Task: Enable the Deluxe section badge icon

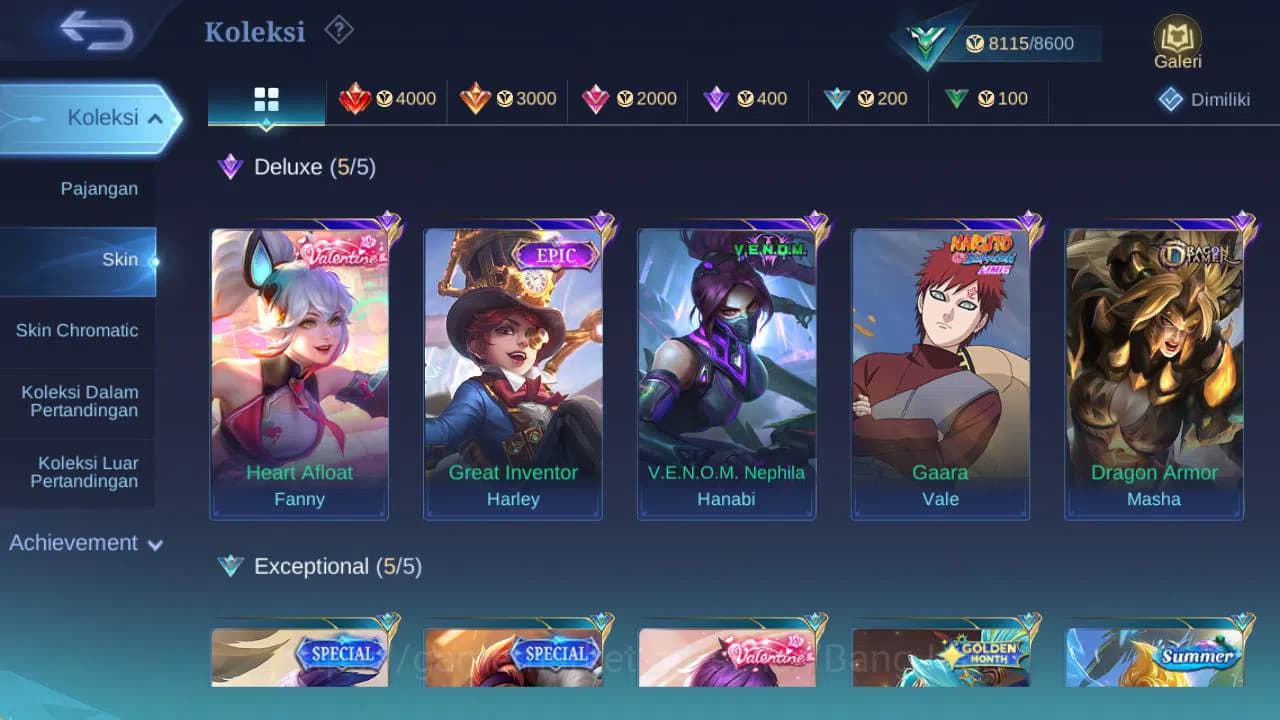Action: [x=231, y=167]
